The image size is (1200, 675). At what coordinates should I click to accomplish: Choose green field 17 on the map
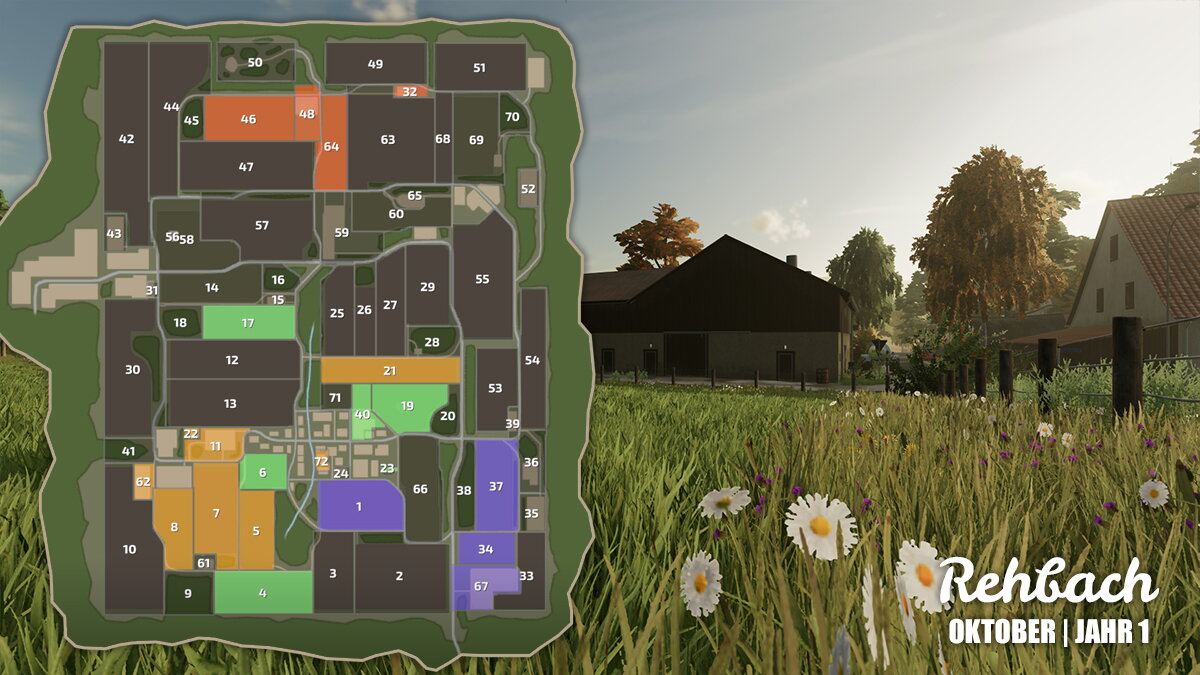248,323
